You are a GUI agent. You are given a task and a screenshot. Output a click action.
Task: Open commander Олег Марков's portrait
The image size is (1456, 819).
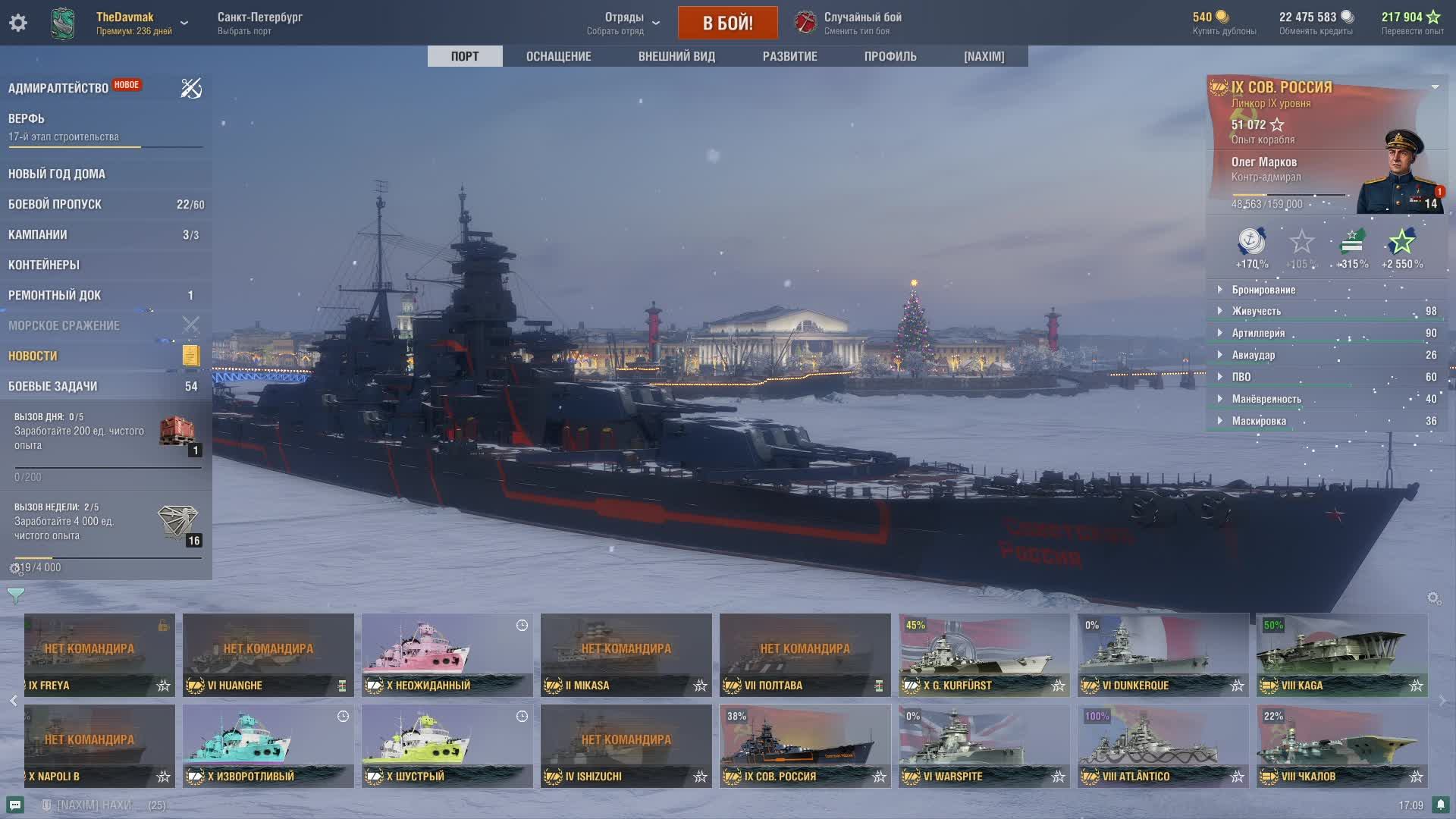(1399, 174)
